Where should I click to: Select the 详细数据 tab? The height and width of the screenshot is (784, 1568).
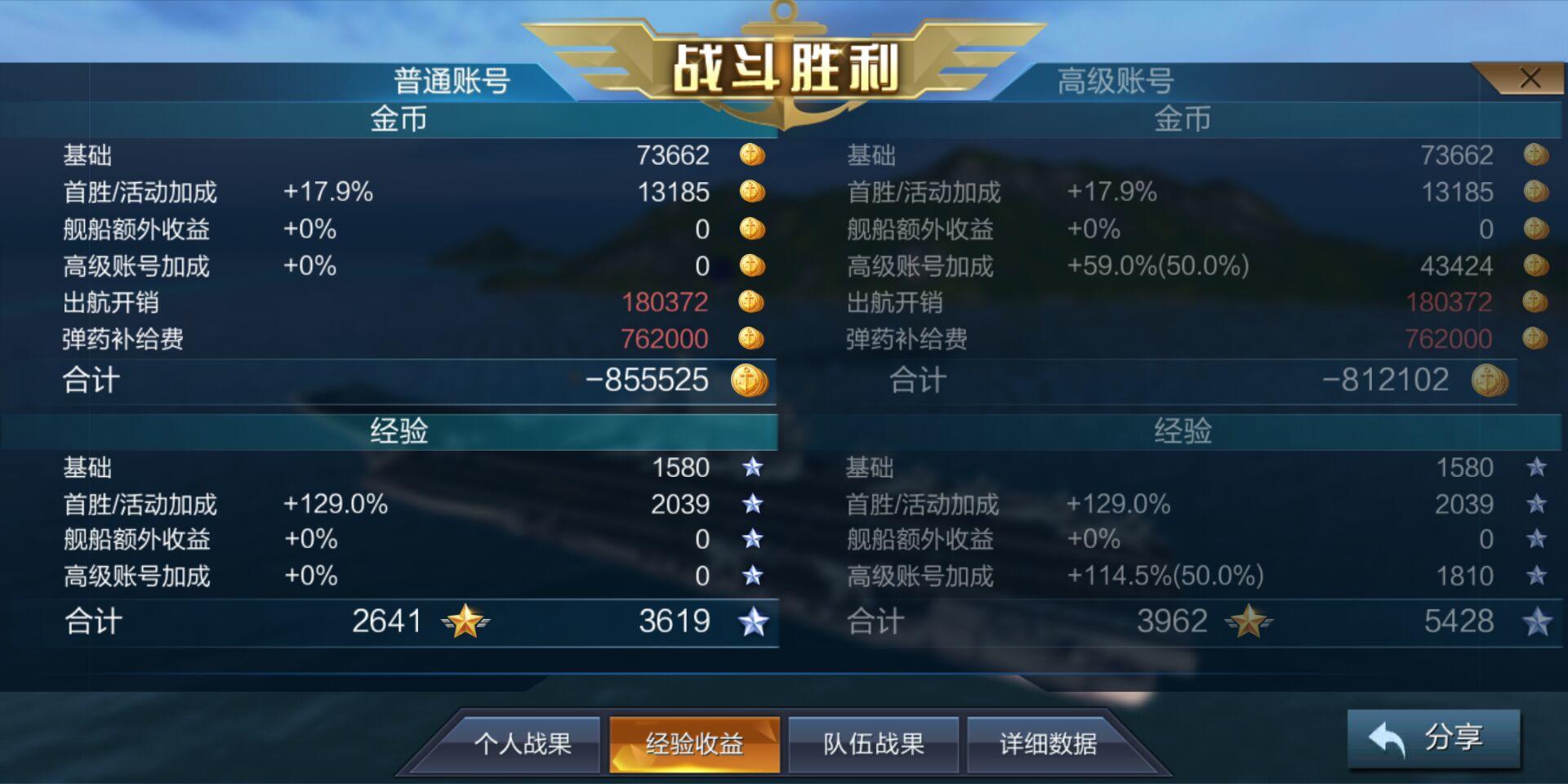(1048, 745)
